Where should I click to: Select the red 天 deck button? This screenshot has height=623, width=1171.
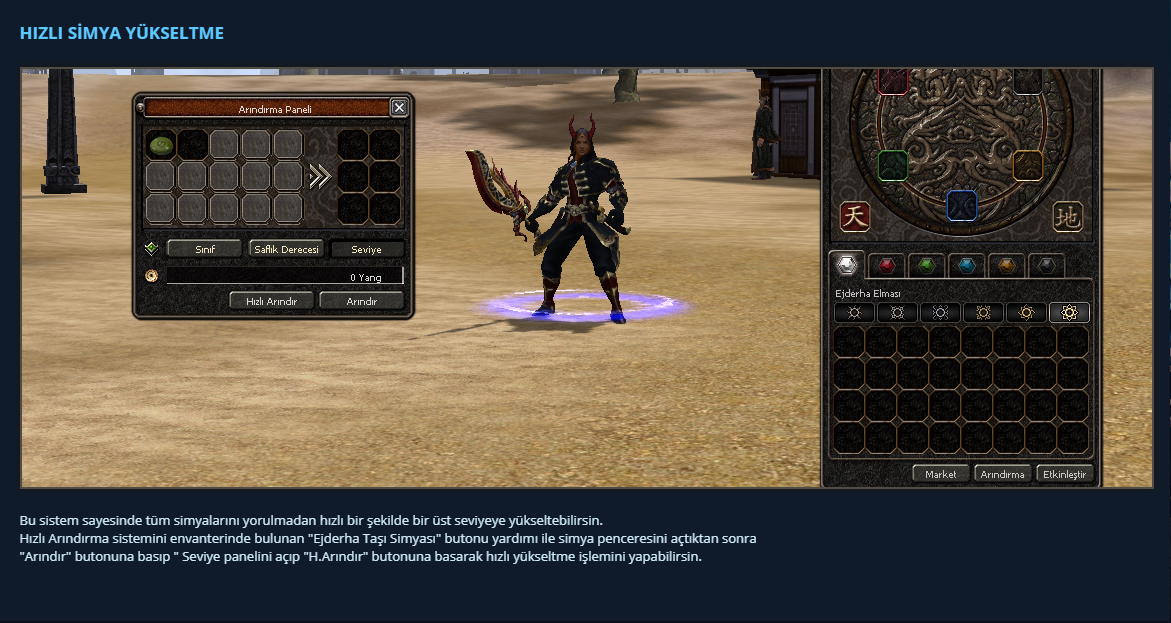pyautogui.click(x=855, y=216)
